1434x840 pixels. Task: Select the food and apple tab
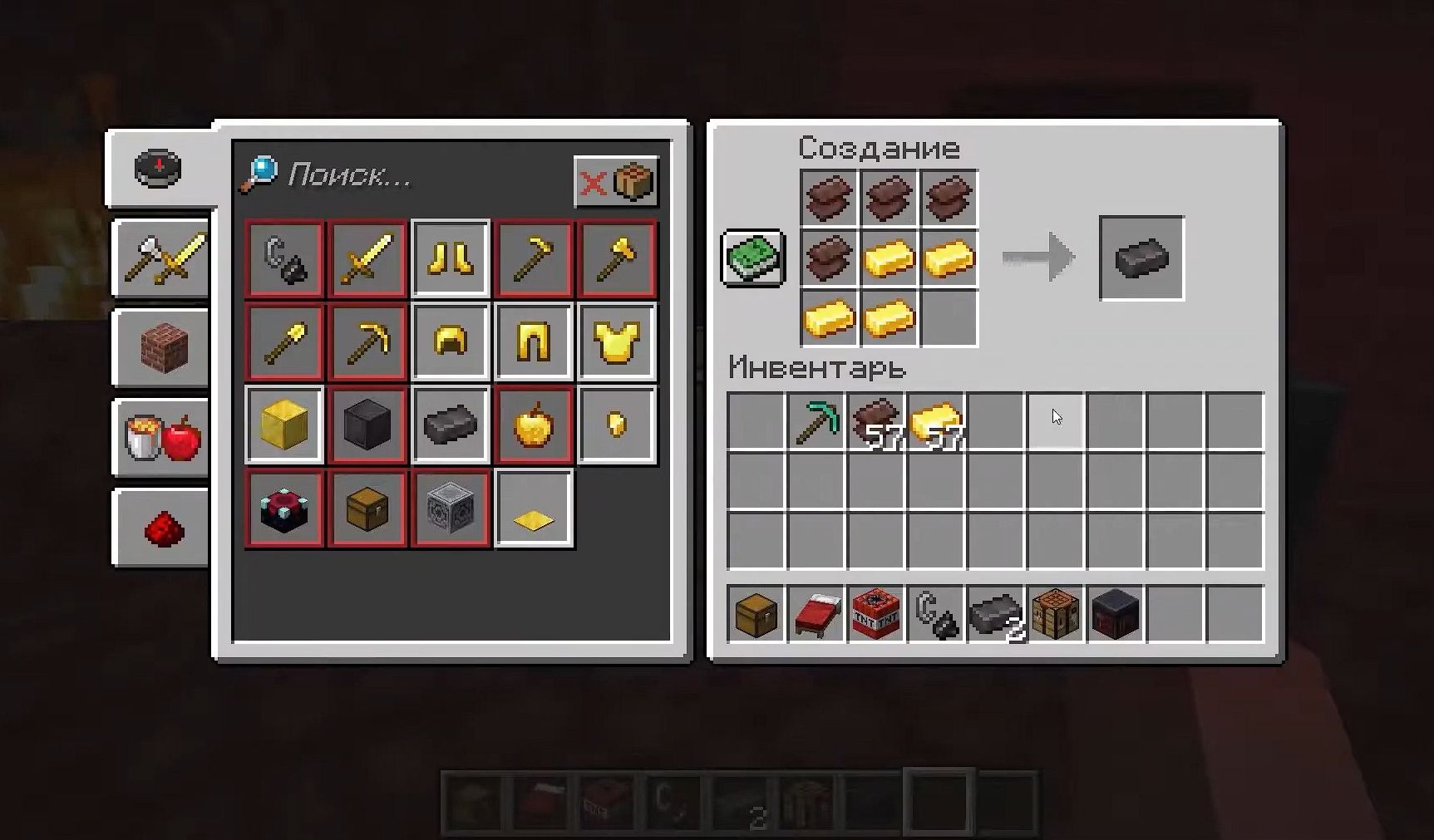162,438
